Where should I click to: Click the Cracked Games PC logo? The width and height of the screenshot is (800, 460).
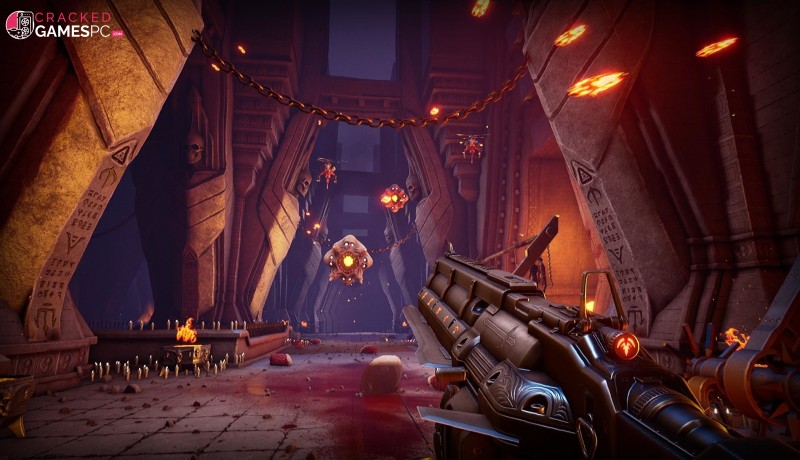pyautogui.click(x=60, y=24)
